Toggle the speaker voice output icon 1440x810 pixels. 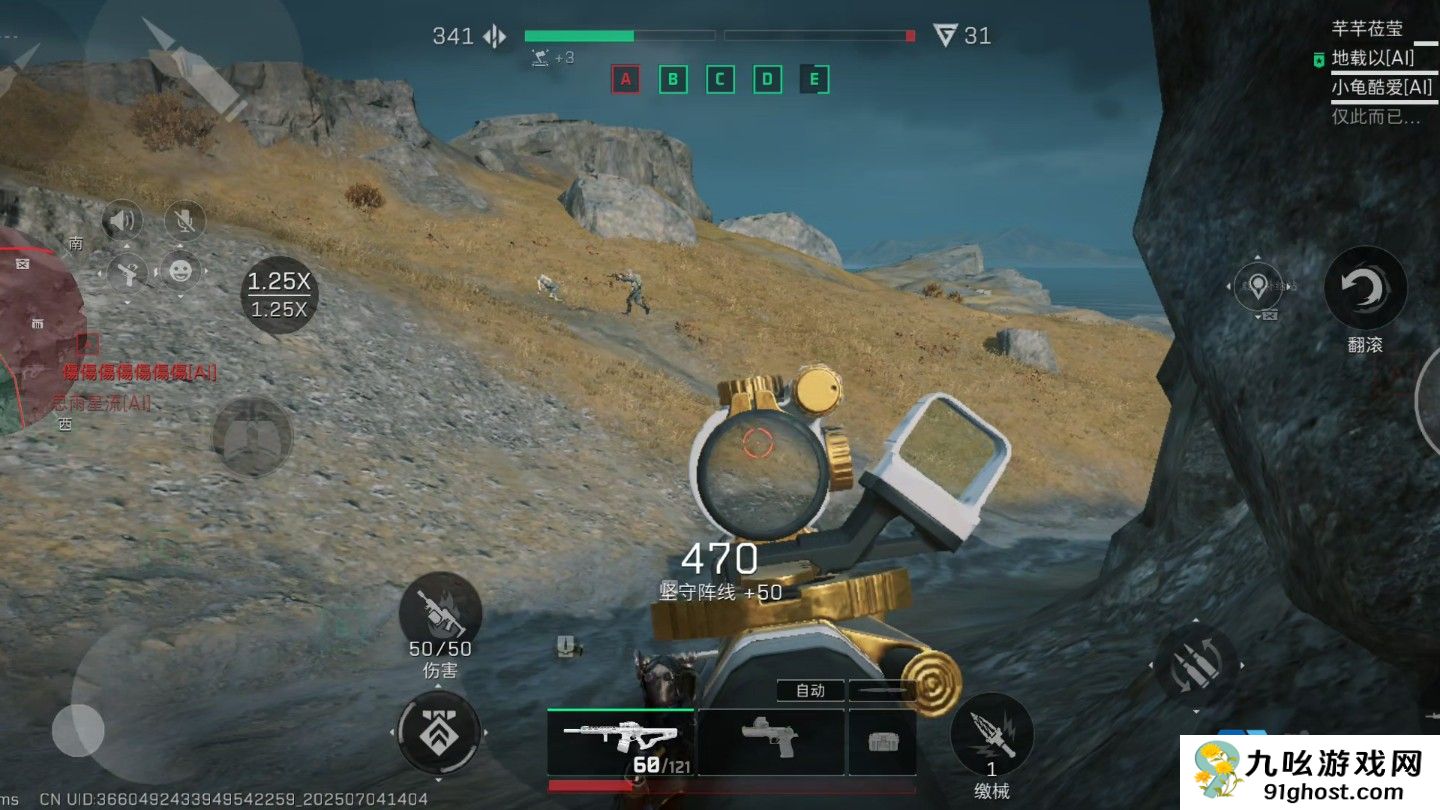[x=125, y=220]
